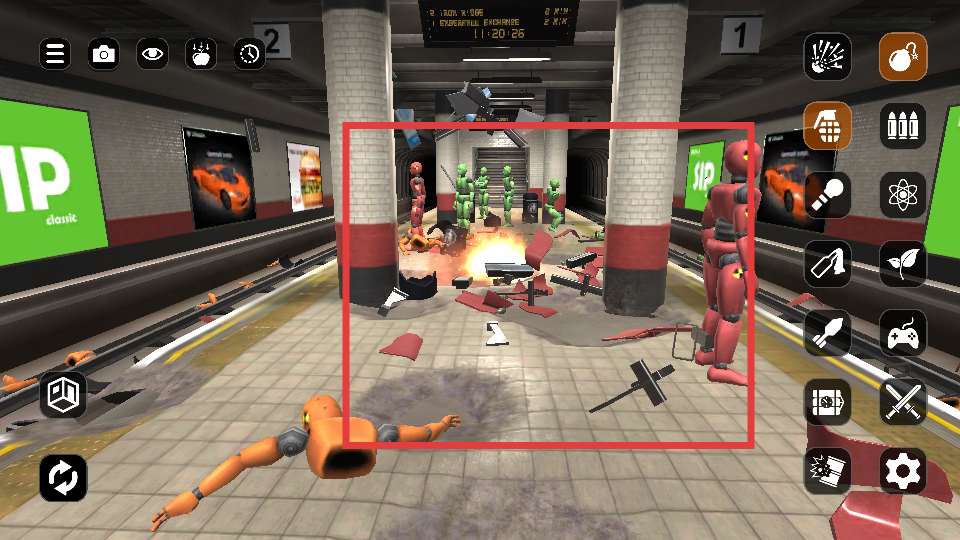Open the slow-motion clock control

pos(249,54)
